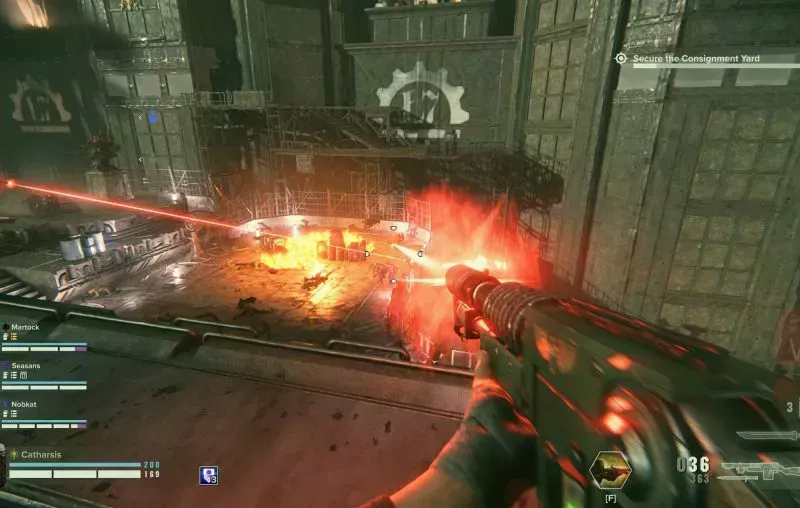Screen dimensions: 800x508
Task: Click the Secure the Consignment Yard objective
Action: click(x=694, y=59)
